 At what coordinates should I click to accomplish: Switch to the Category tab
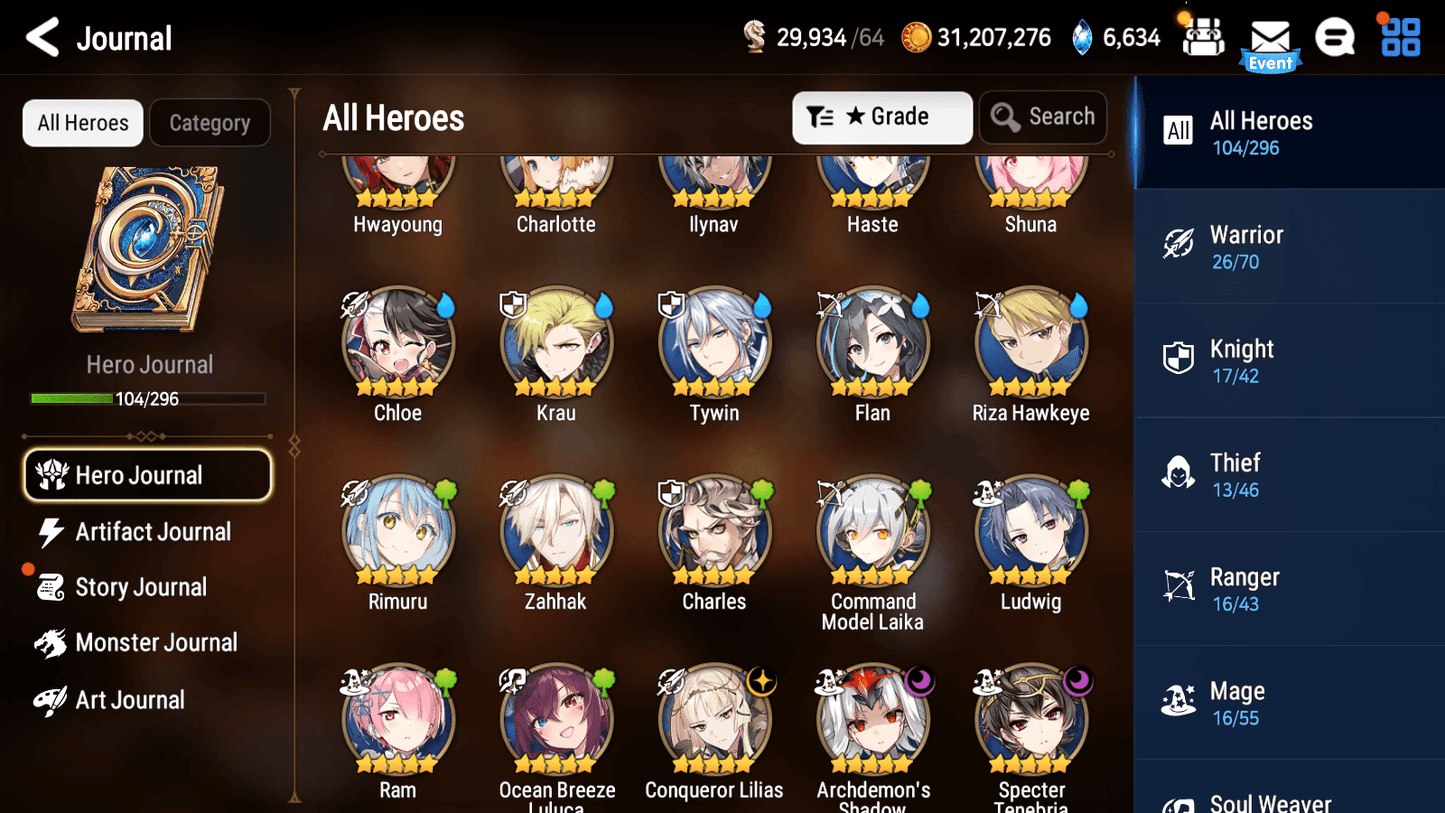coord(210,122)
